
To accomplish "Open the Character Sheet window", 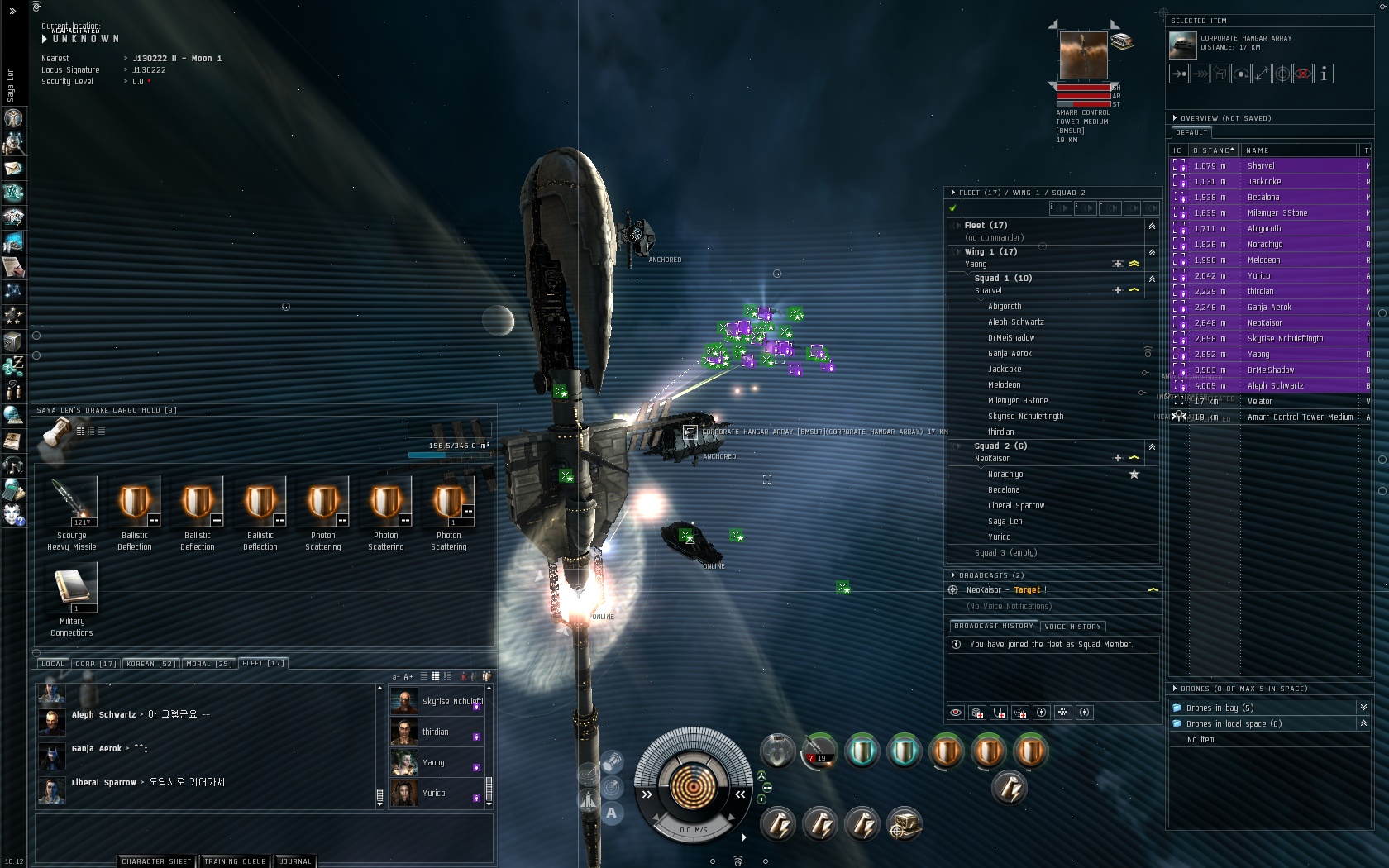I will coord(156,861).
